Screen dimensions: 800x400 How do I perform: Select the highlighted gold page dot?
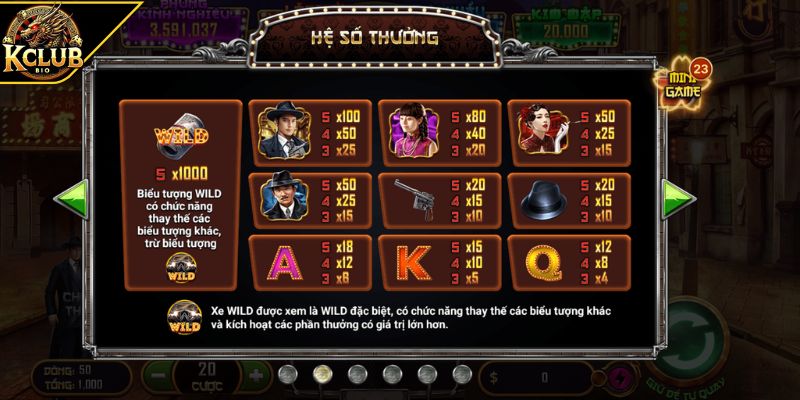pos(322,374)
